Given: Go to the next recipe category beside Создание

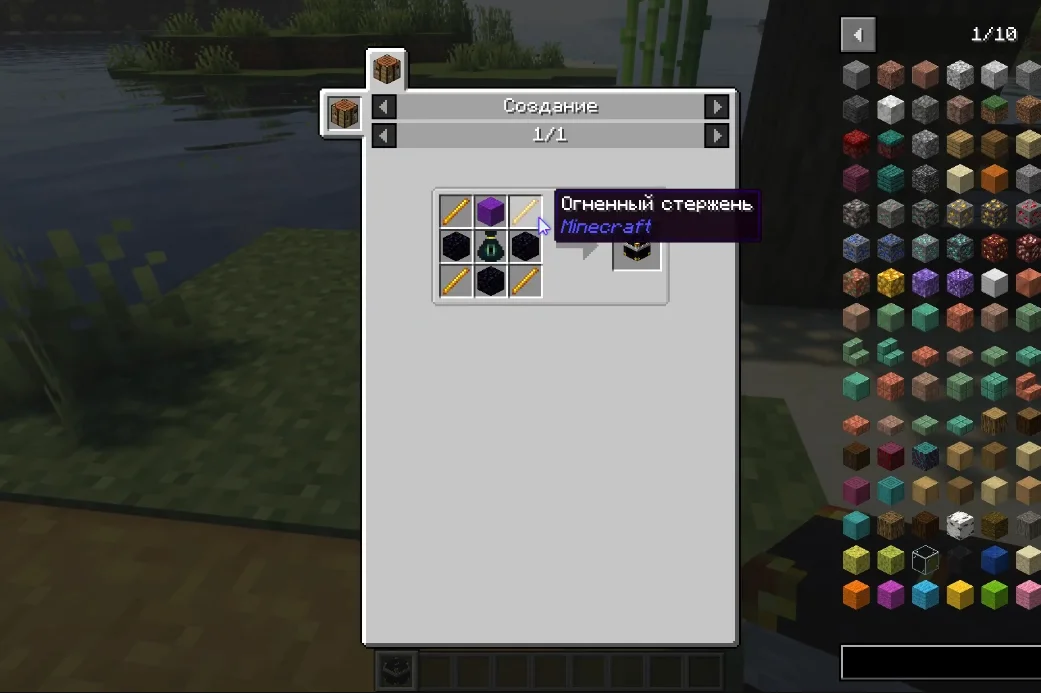Looking at the screenshot, I should 716,107.
